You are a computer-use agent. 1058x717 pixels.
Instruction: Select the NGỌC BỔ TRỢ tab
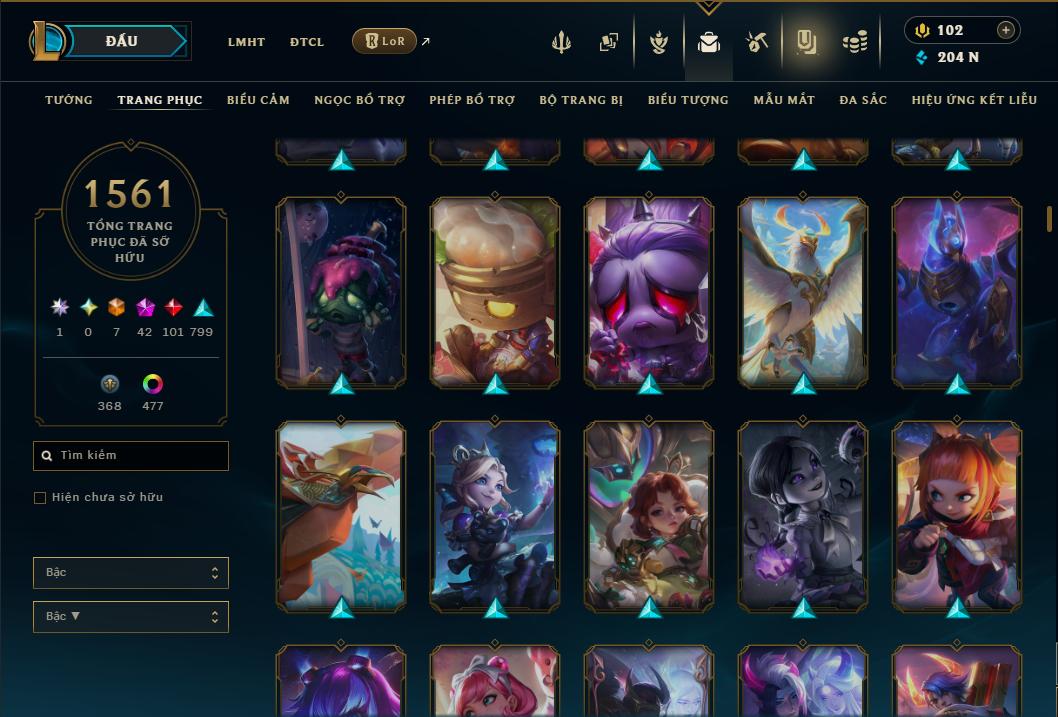click(360, 100)
